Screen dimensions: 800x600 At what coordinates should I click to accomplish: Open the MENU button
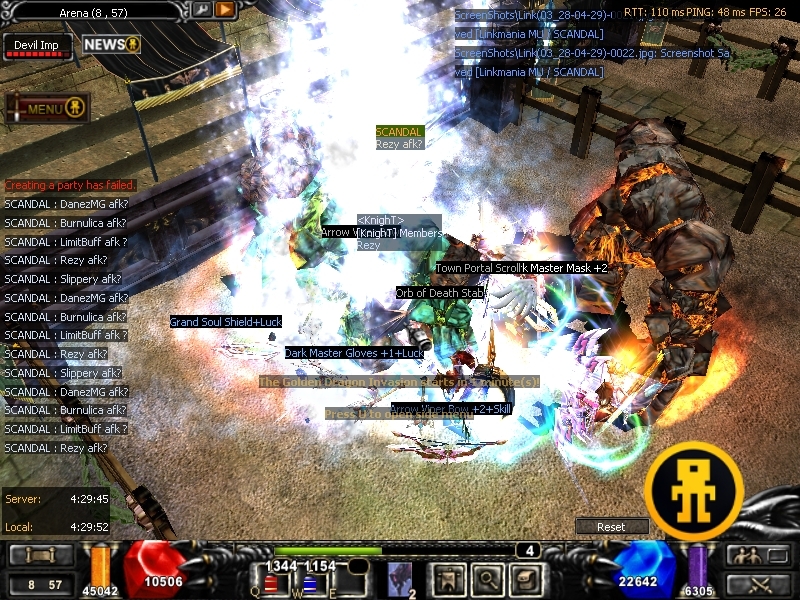(48, 108)
